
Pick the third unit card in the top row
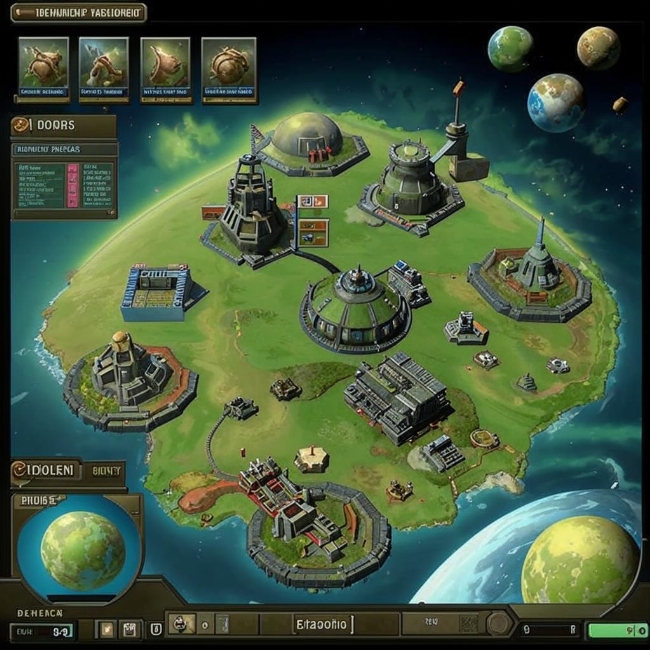[165, 68]
